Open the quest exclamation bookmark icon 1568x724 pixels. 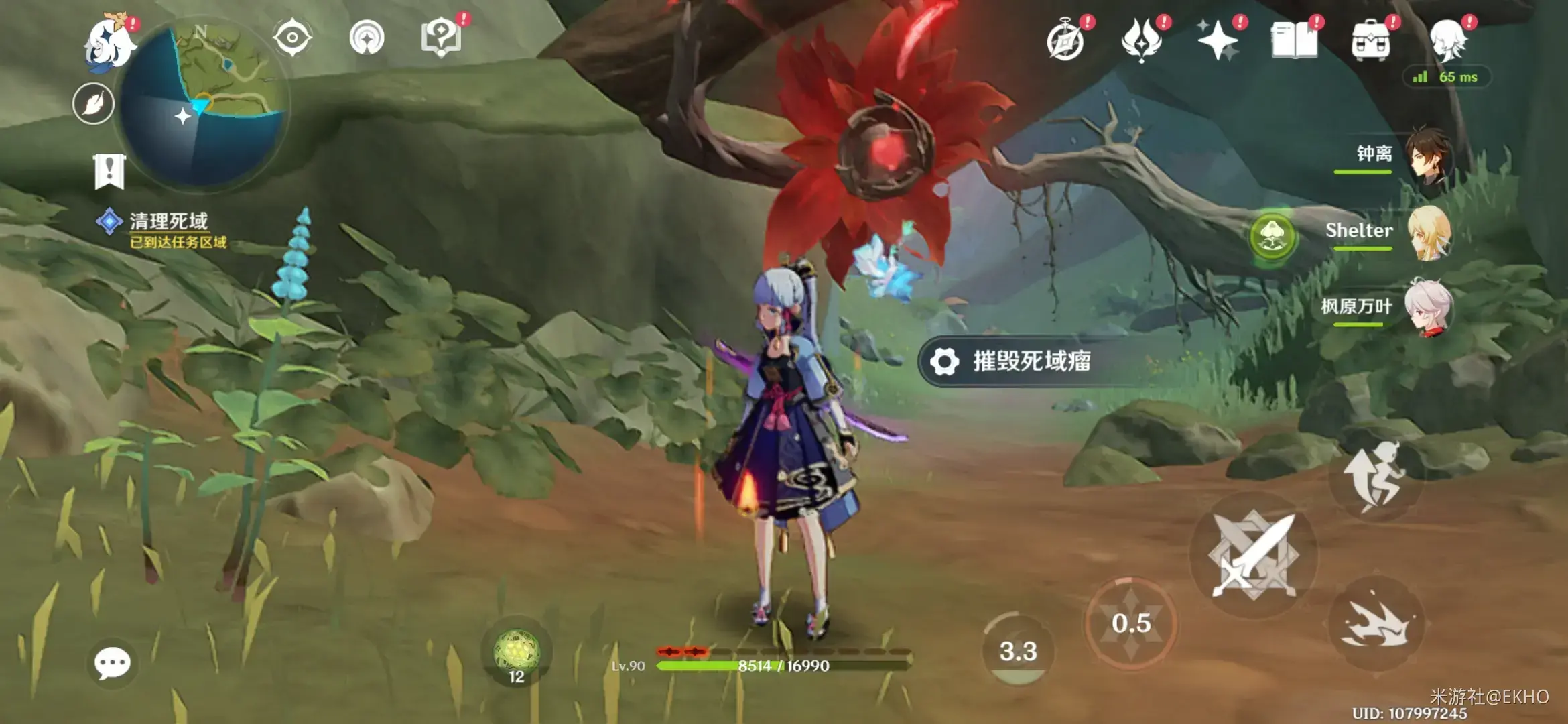[x=109, y=170]
